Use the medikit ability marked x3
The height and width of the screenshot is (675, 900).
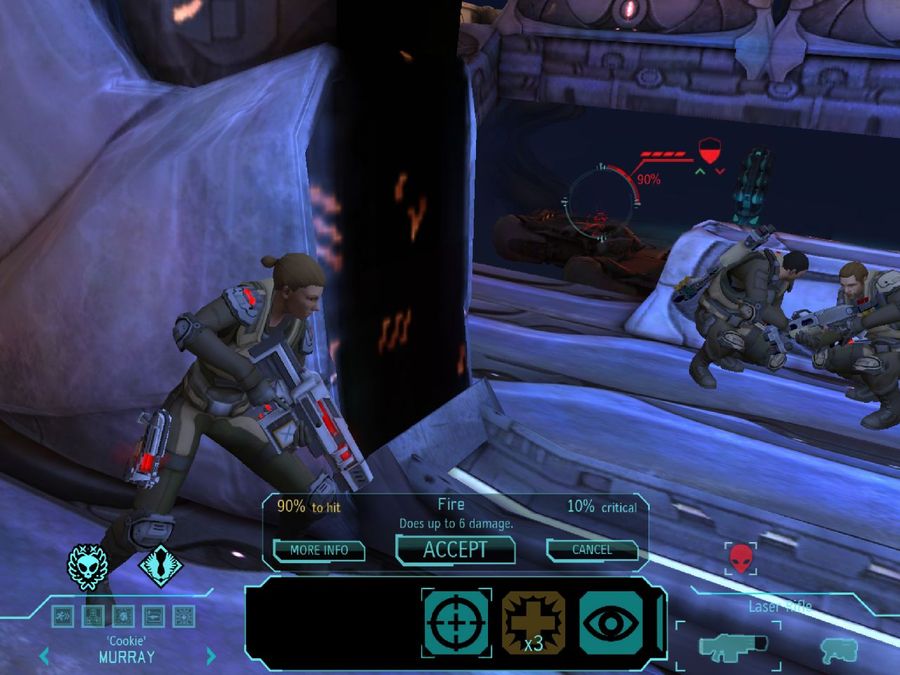533,620
